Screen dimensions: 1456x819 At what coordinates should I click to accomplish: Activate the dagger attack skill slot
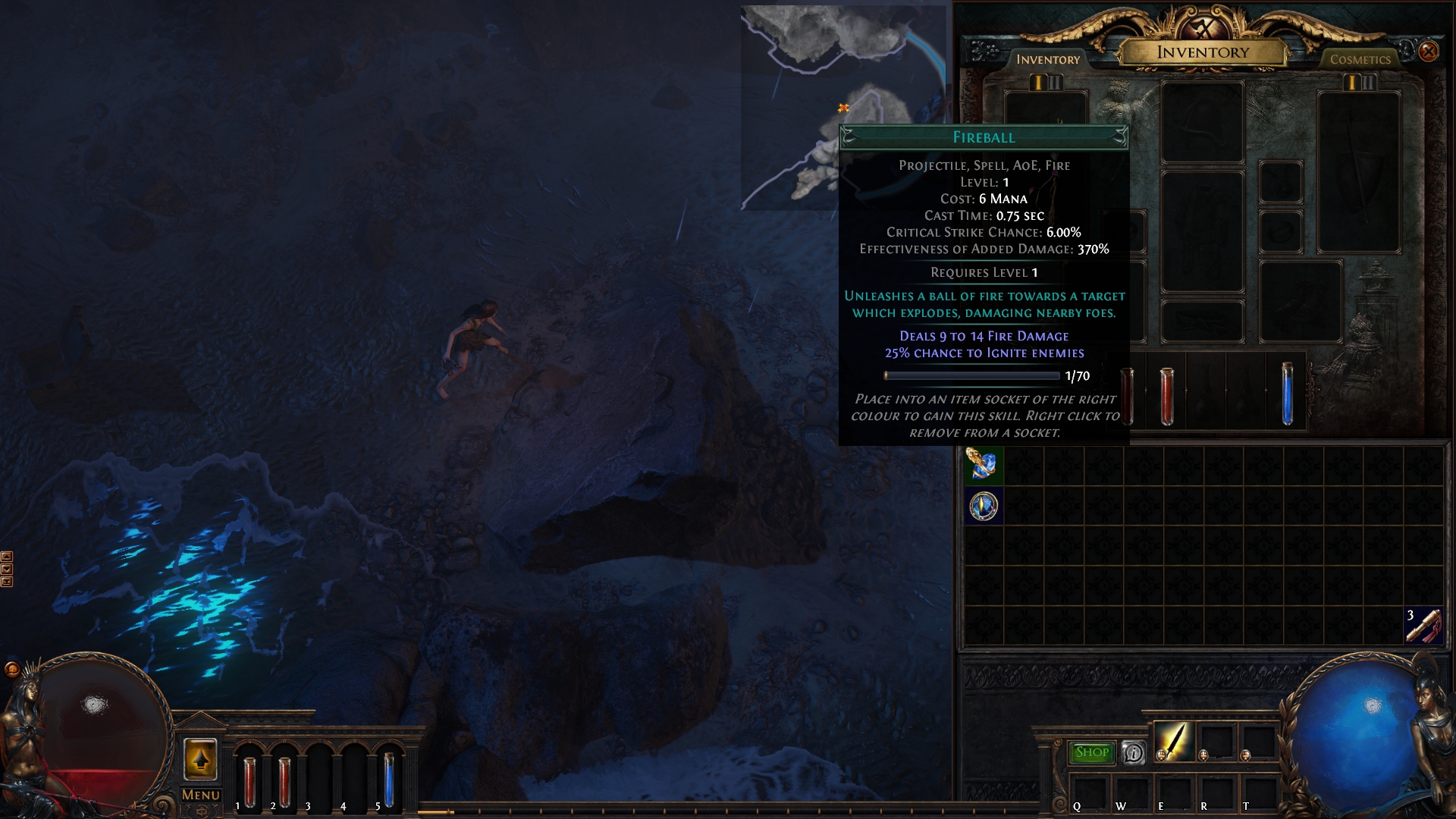point(1174,741)
